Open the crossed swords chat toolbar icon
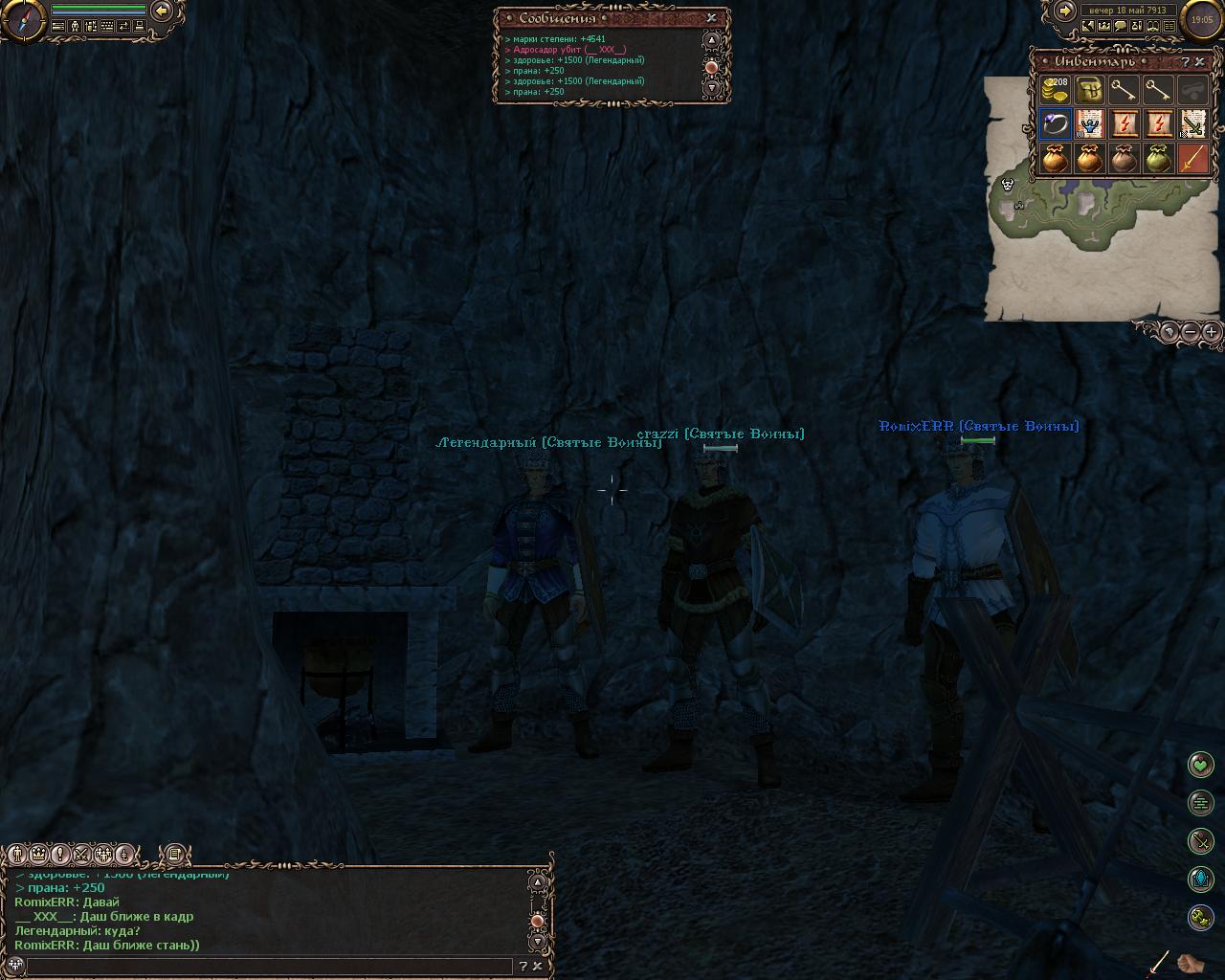Screen dimensions: 1225x980 82,854
